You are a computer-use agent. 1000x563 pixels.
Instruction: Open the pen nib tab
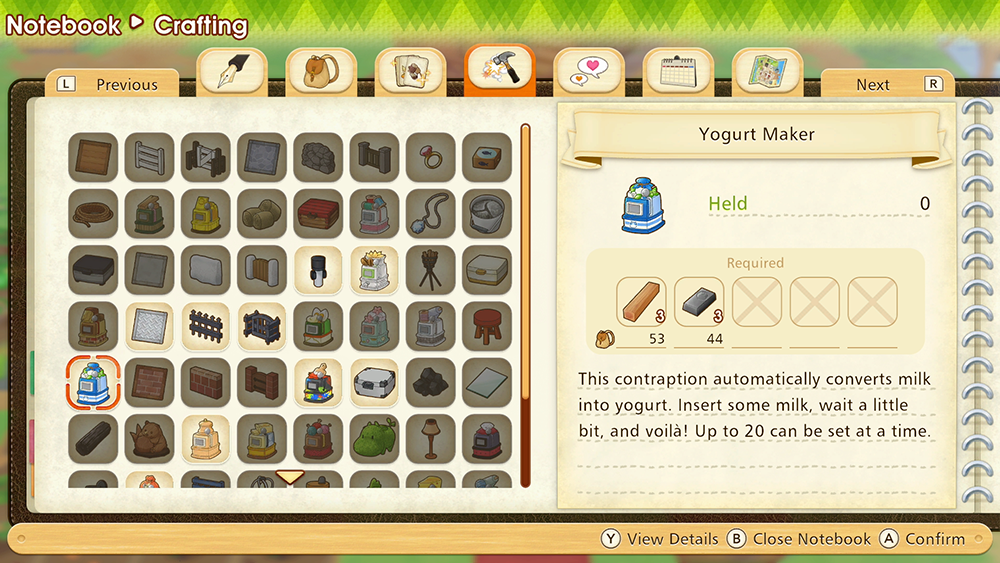pyautogui.click(x=232, y=71)
